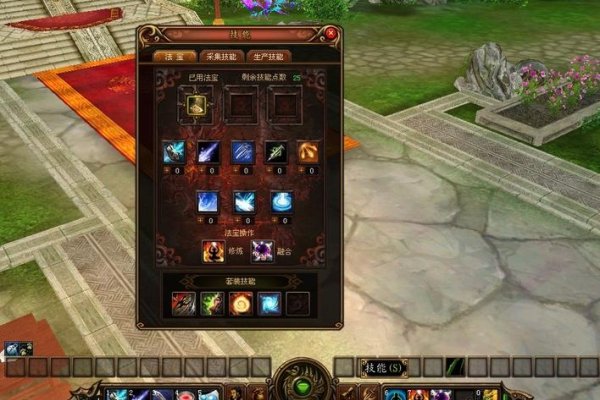Click the 融合 fusion icon
The image size is (600, 400).
263,250
